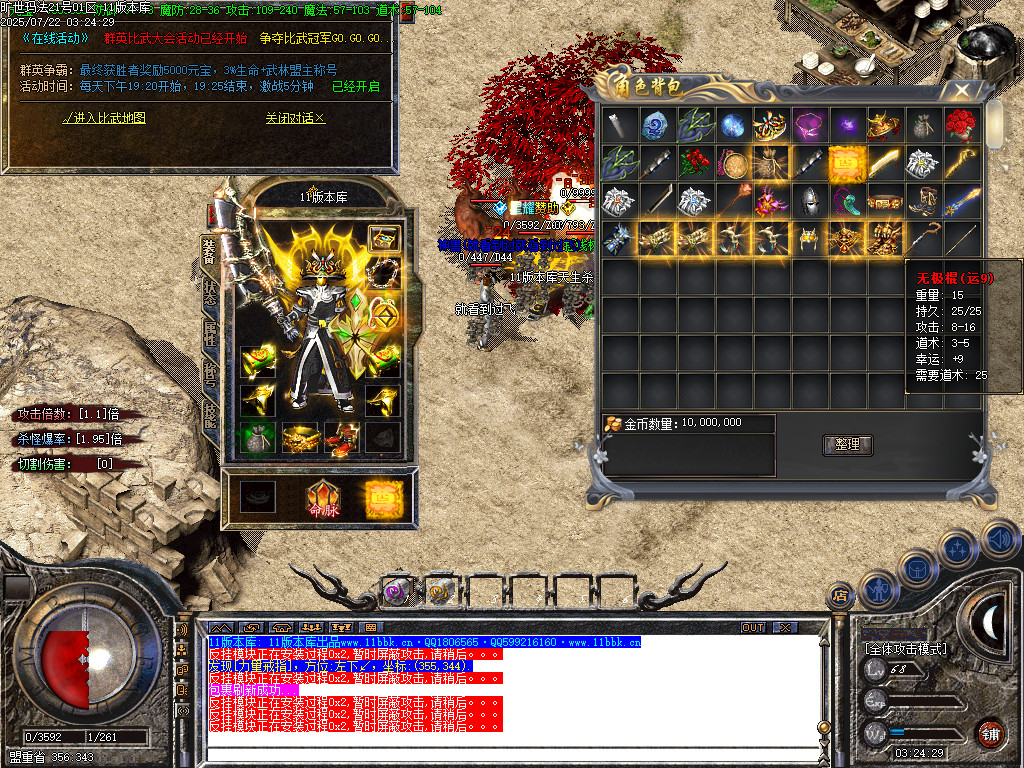Select the red rose bouquet in the bag
1024x768 pixels.
click(960, 126)
